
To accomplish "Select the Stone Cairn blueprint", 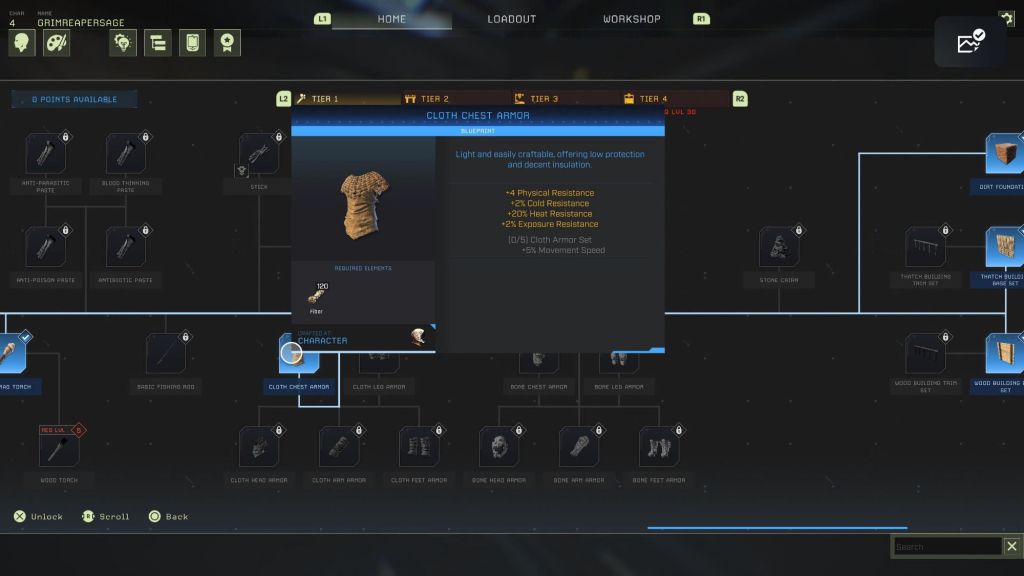I will (779, 247).
